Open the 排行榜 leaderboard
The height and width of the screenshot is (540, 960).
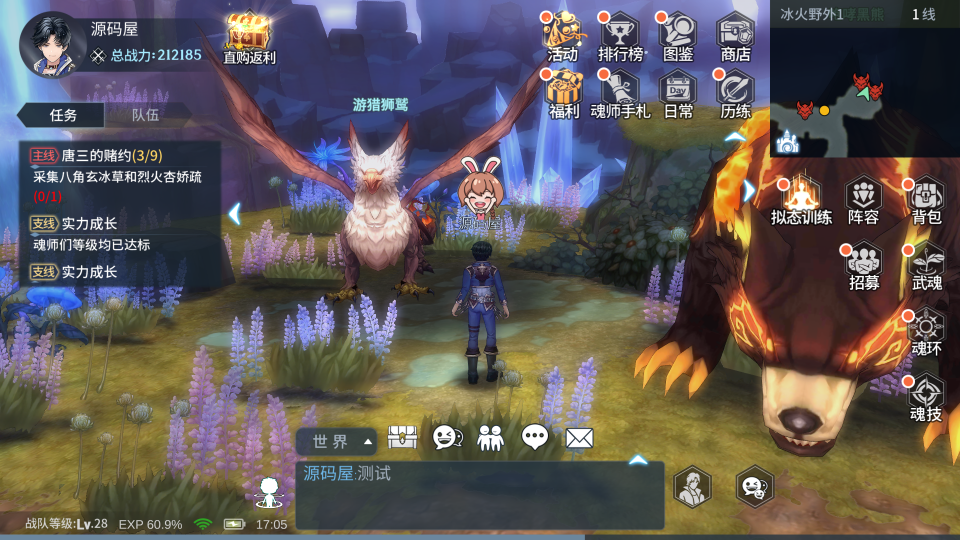[620, 36]
